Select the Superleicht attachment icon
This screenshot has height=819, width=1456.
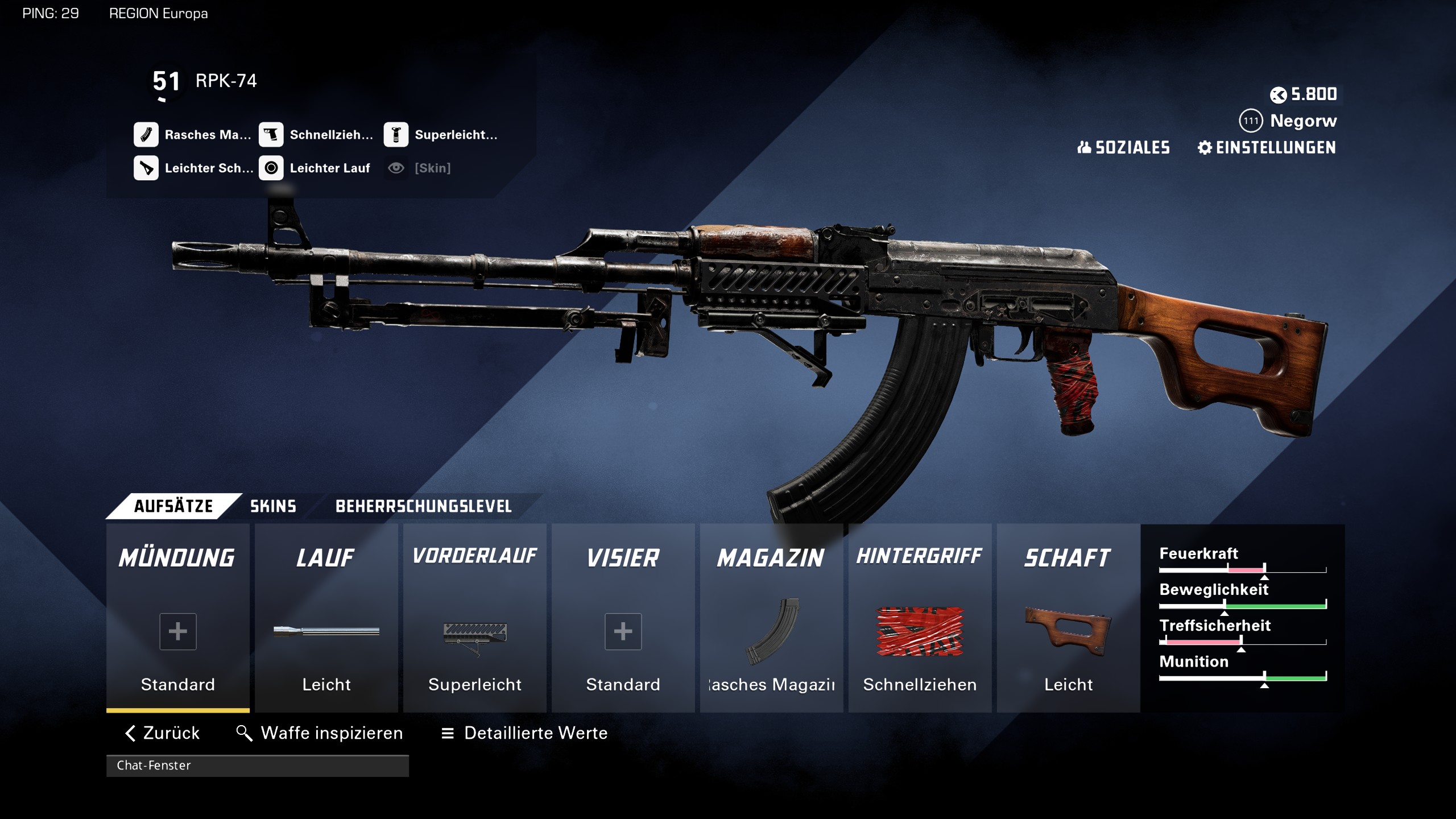coord(397,135)
